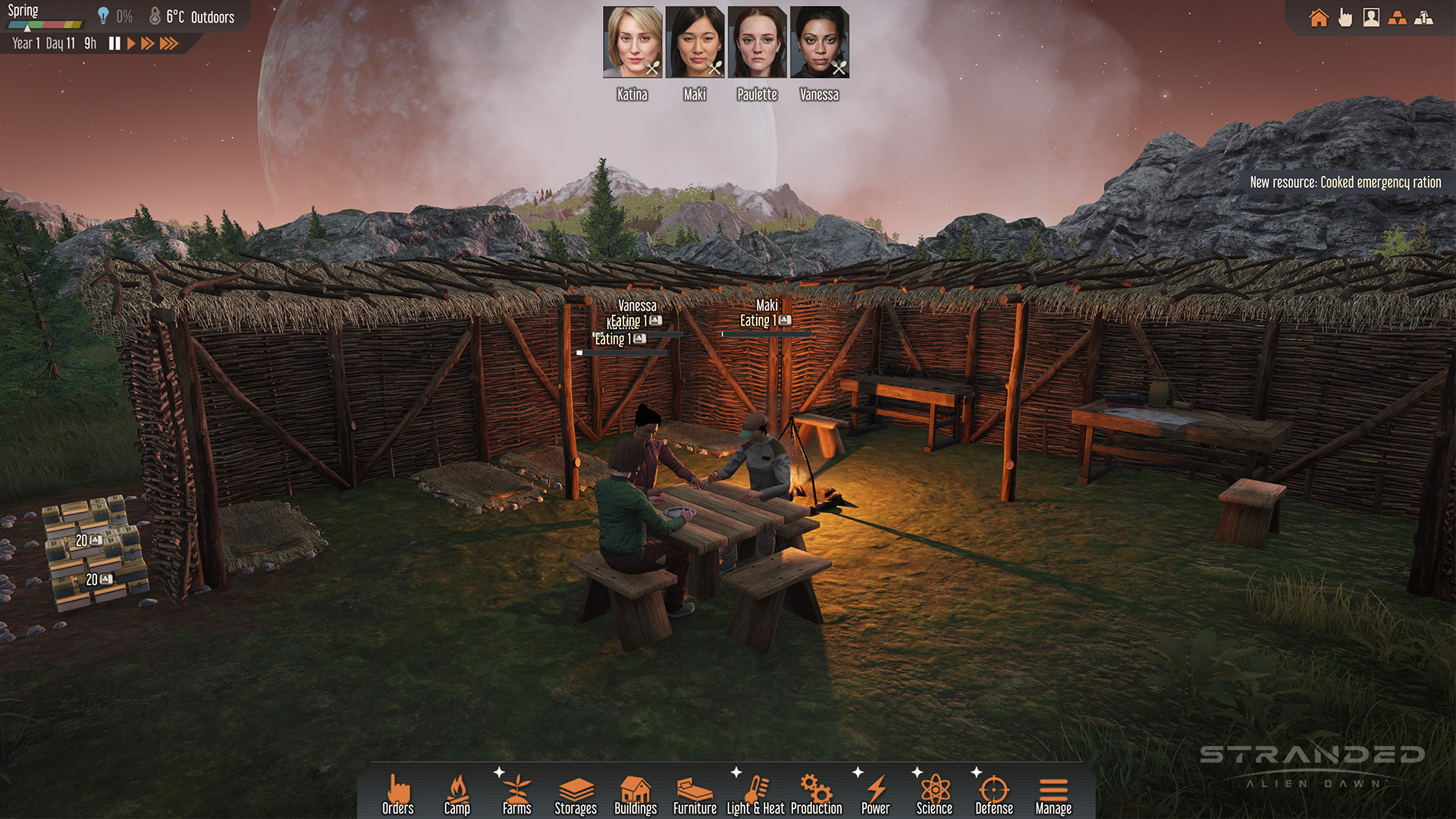Choose Paulette's survivor portrait
This screenshot has width=1456, height=819.
click(757, 42)
